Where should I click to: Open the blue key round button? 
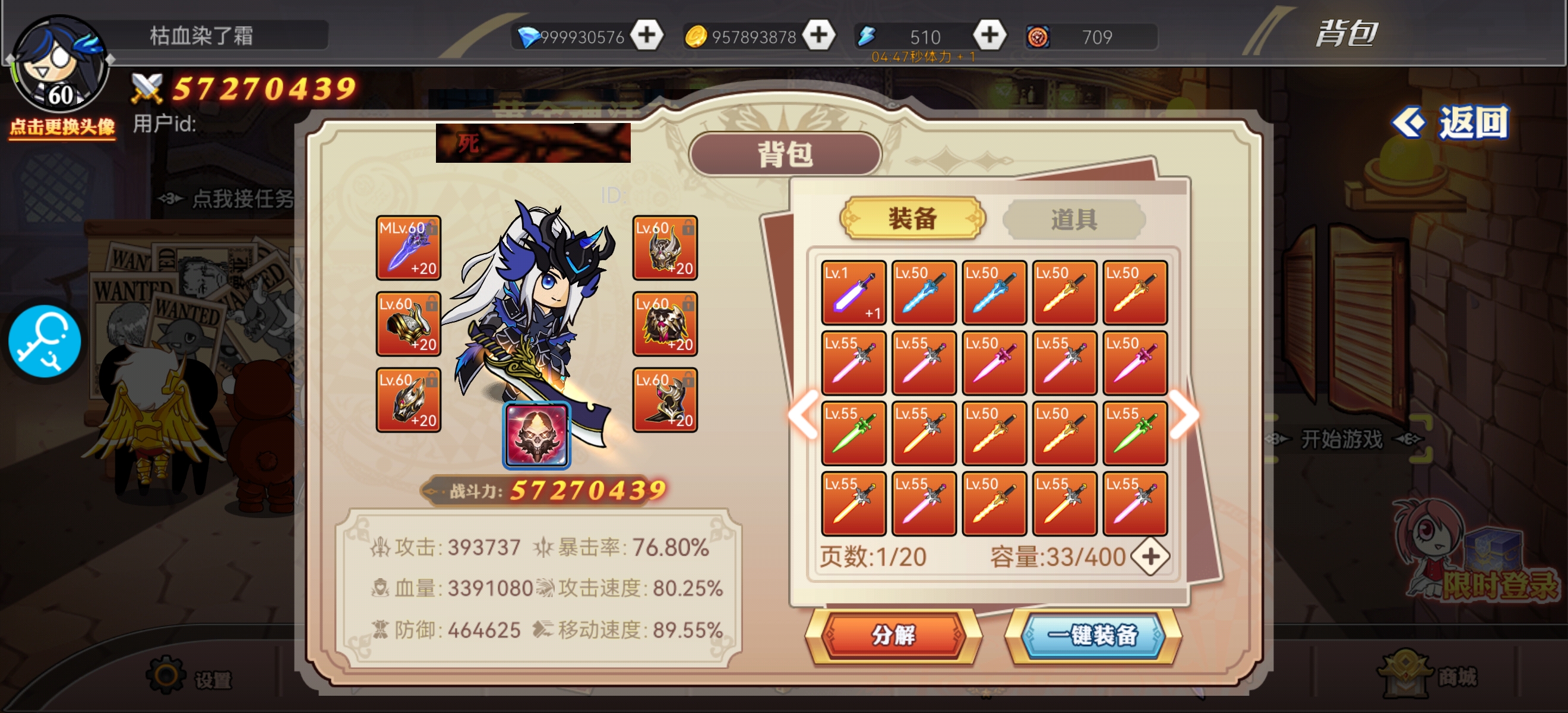coord(45,342)
